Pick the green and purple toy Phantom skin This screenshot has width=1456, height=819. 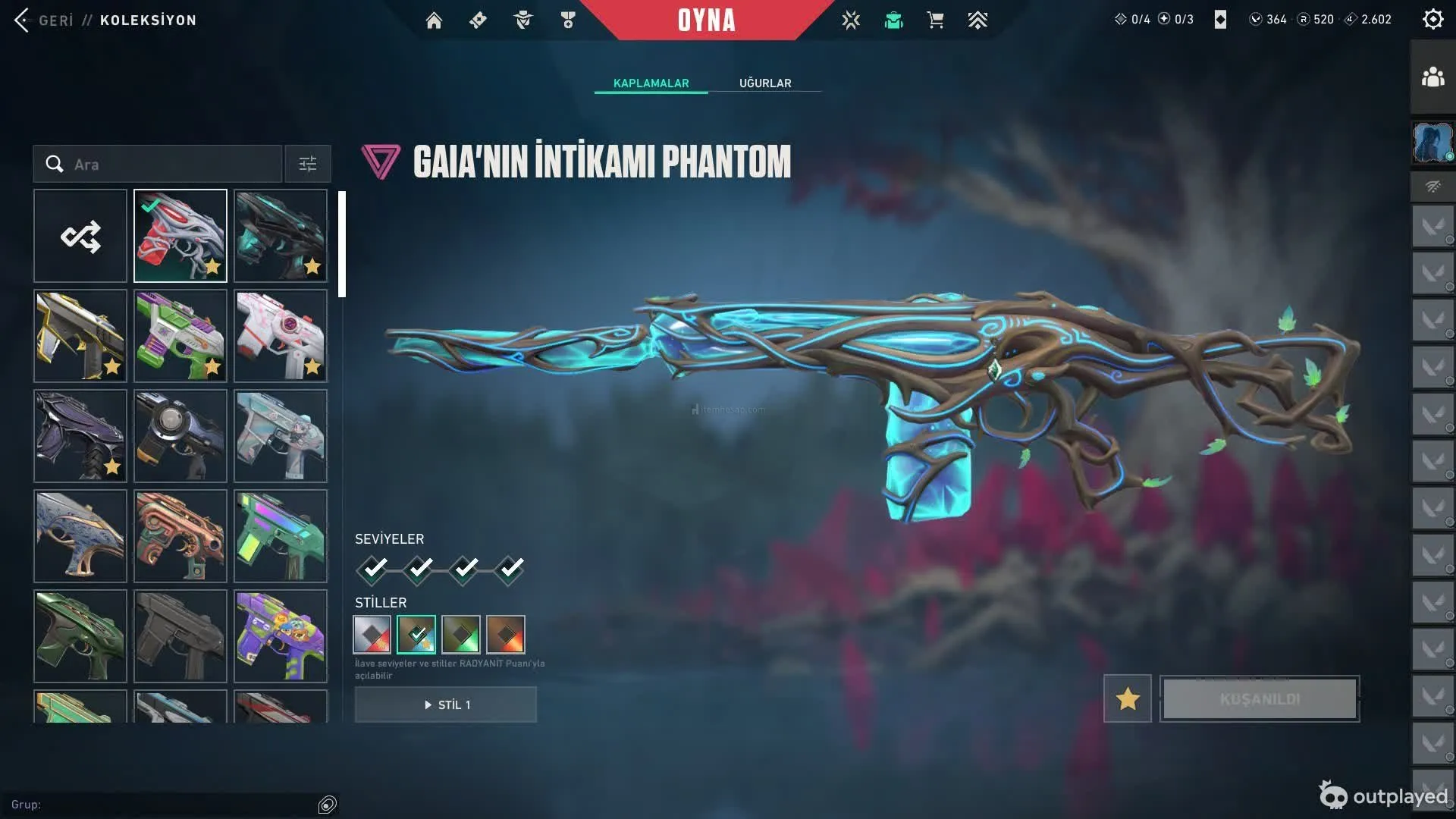(180, 336)
